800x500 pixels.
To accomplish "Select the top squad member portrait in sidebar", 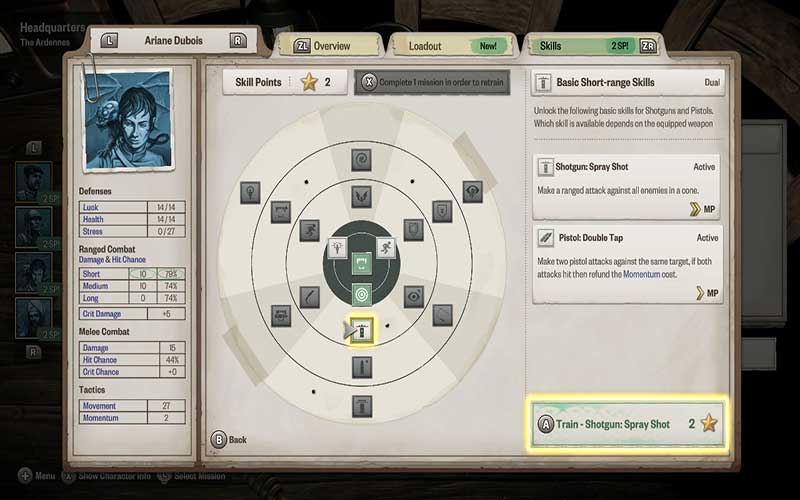I will point(33,181).
